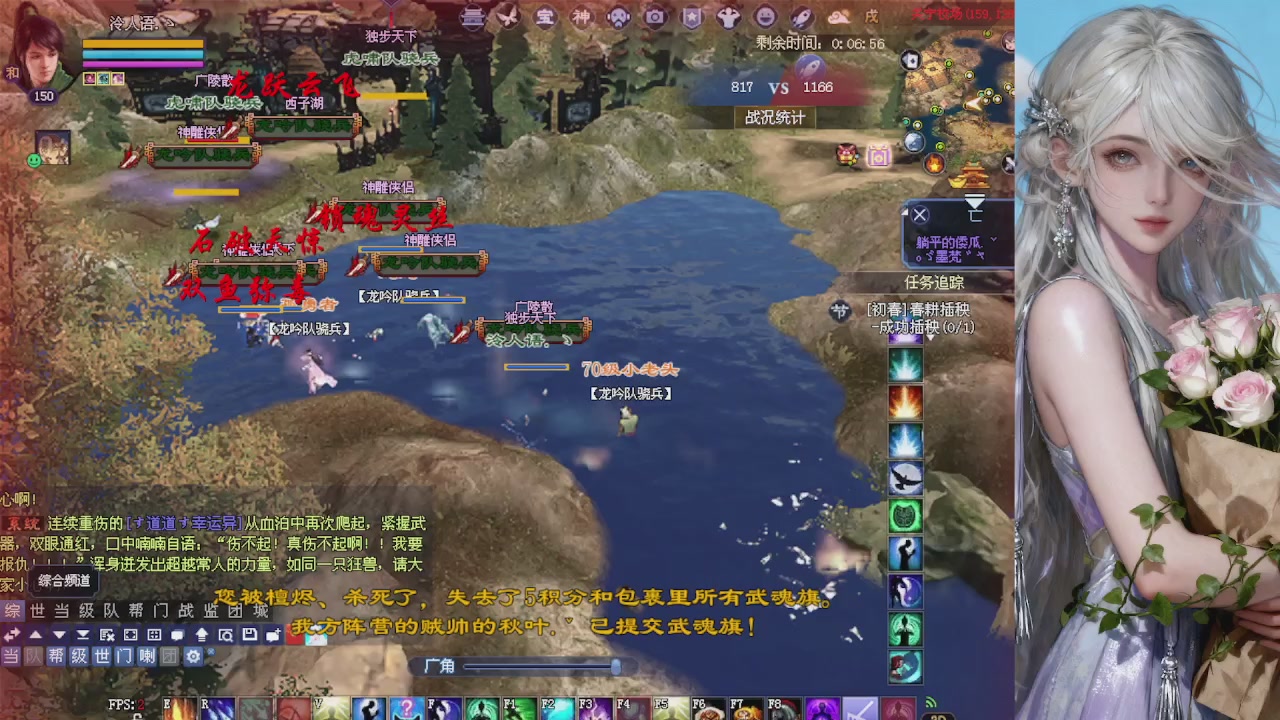Open the camera/screenshot tool in the top toolbar
Image resolution: width=1280 pixels, height=720 pixels.
(653, 17)
